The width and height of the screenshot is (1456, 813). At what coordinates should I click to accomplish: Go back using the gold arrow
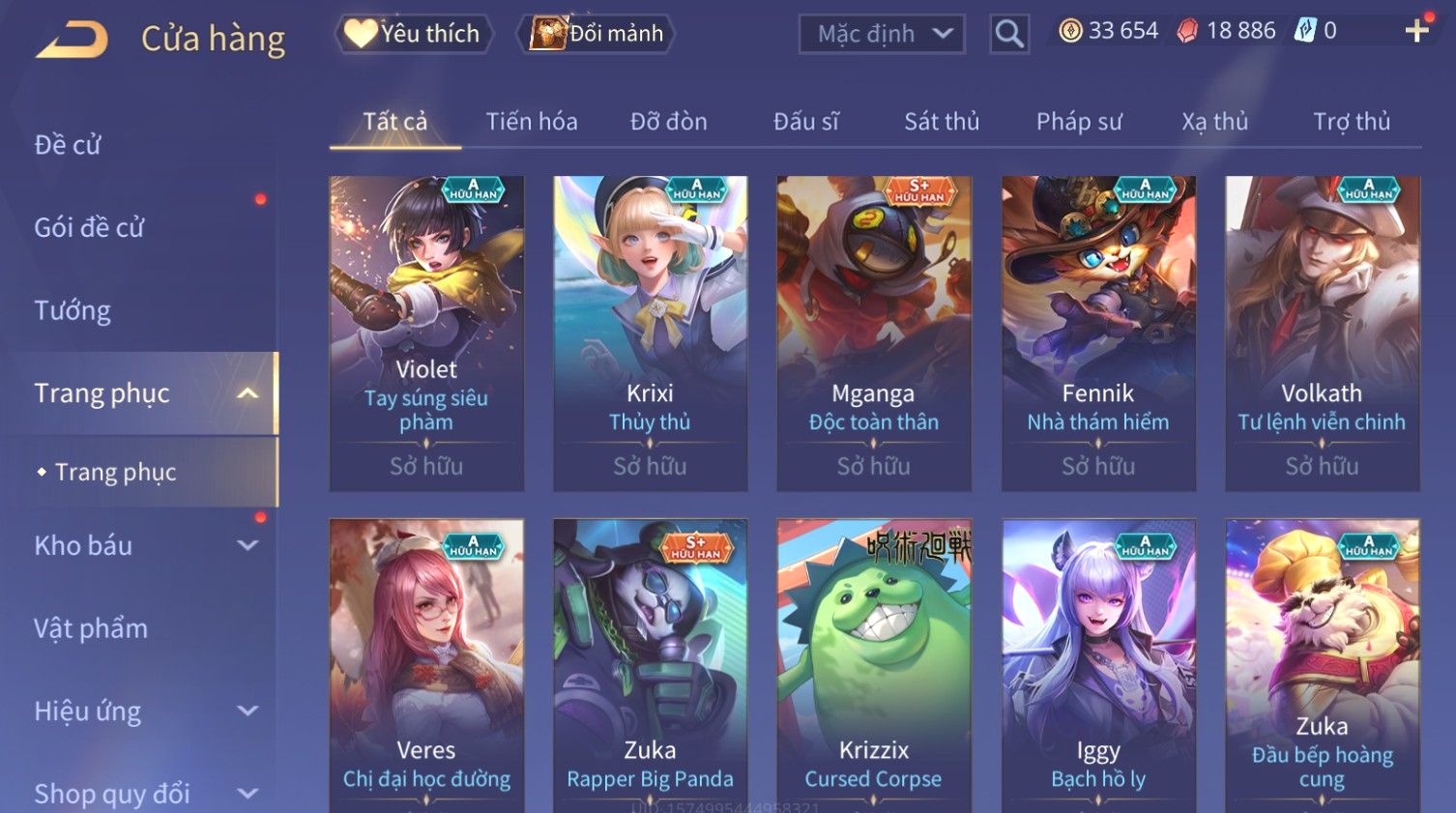[x=73, y=40]
